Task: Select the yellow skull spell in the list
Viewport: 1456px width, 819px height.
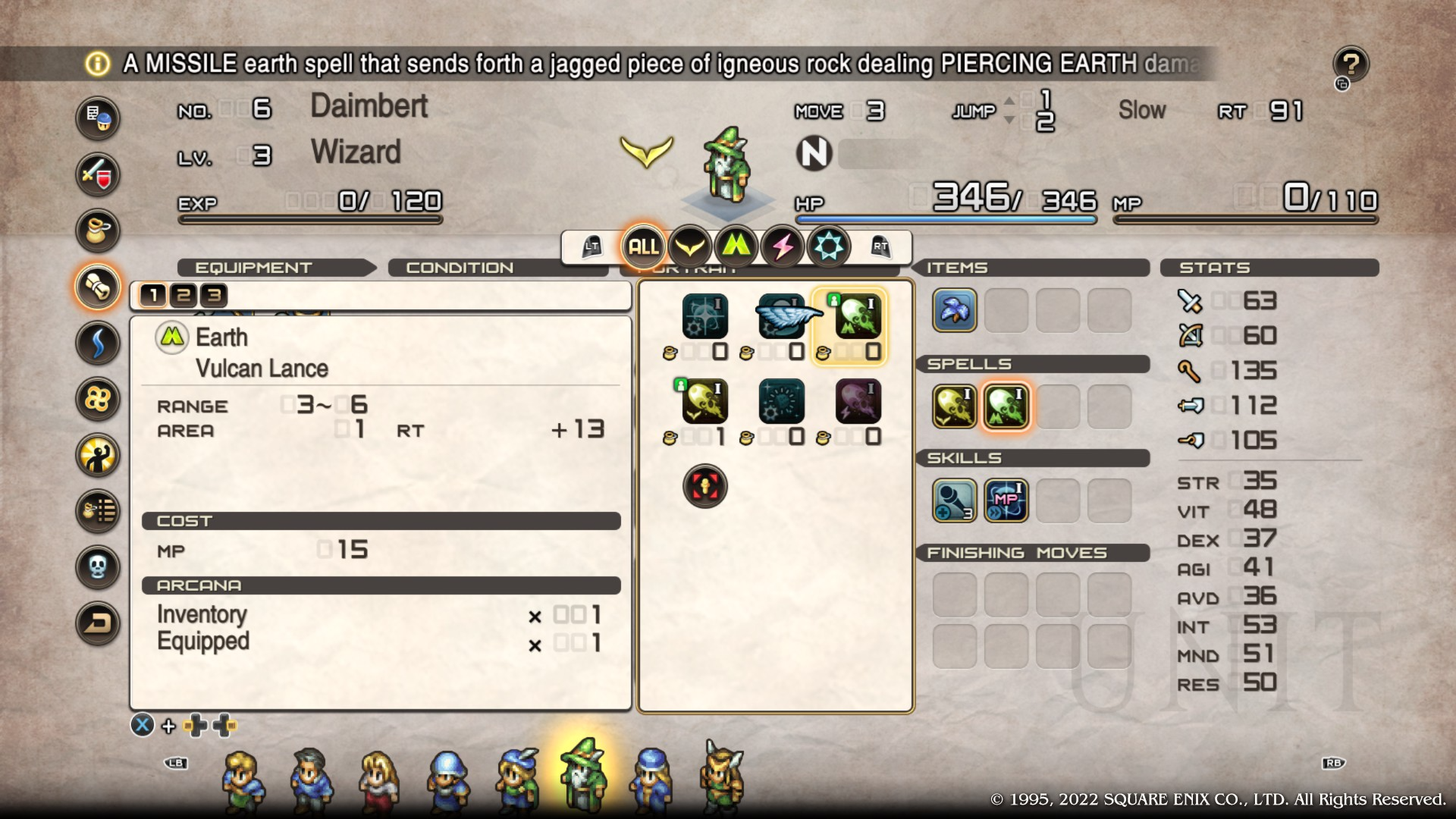Action: pos(704,401)
